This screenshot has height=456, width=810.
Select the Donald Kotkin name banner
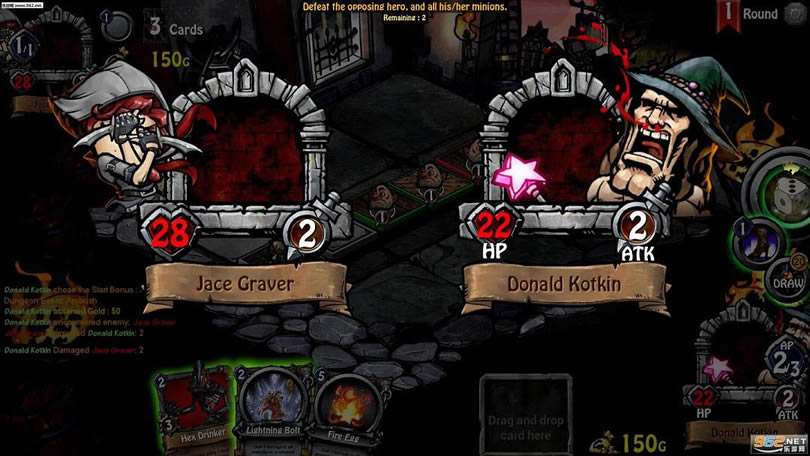(x=565, y=284)
